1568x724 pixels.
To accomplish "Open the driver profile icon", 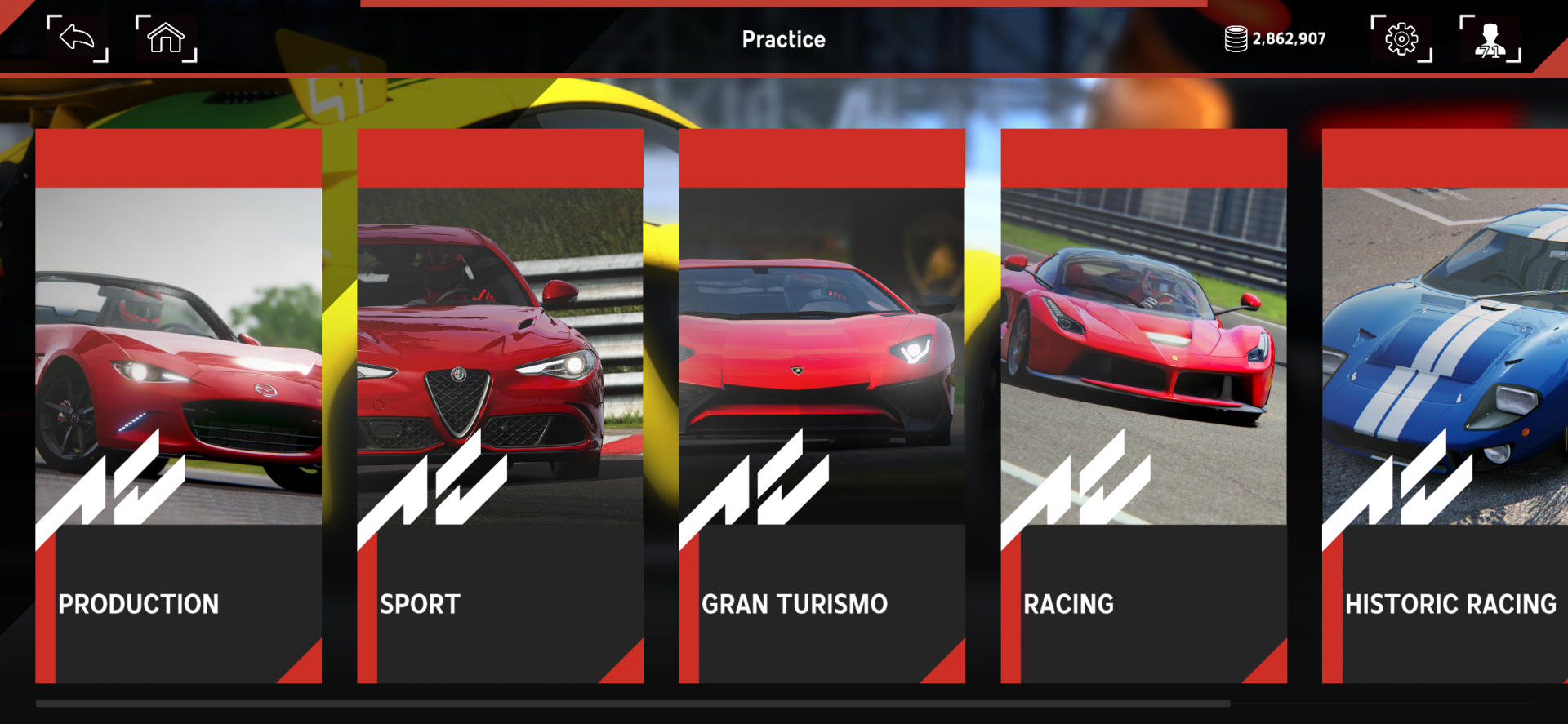I will click(1490, 38).
